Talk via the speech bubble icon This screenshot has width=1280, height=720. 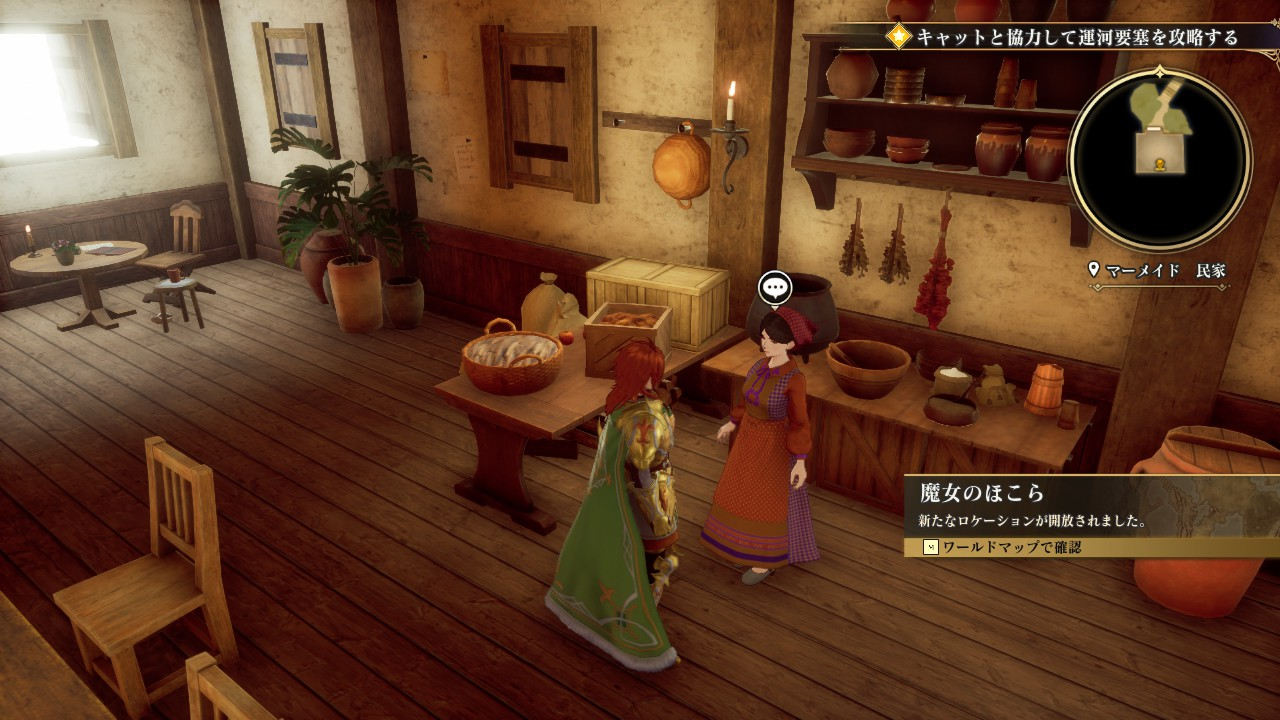point(775,288)
